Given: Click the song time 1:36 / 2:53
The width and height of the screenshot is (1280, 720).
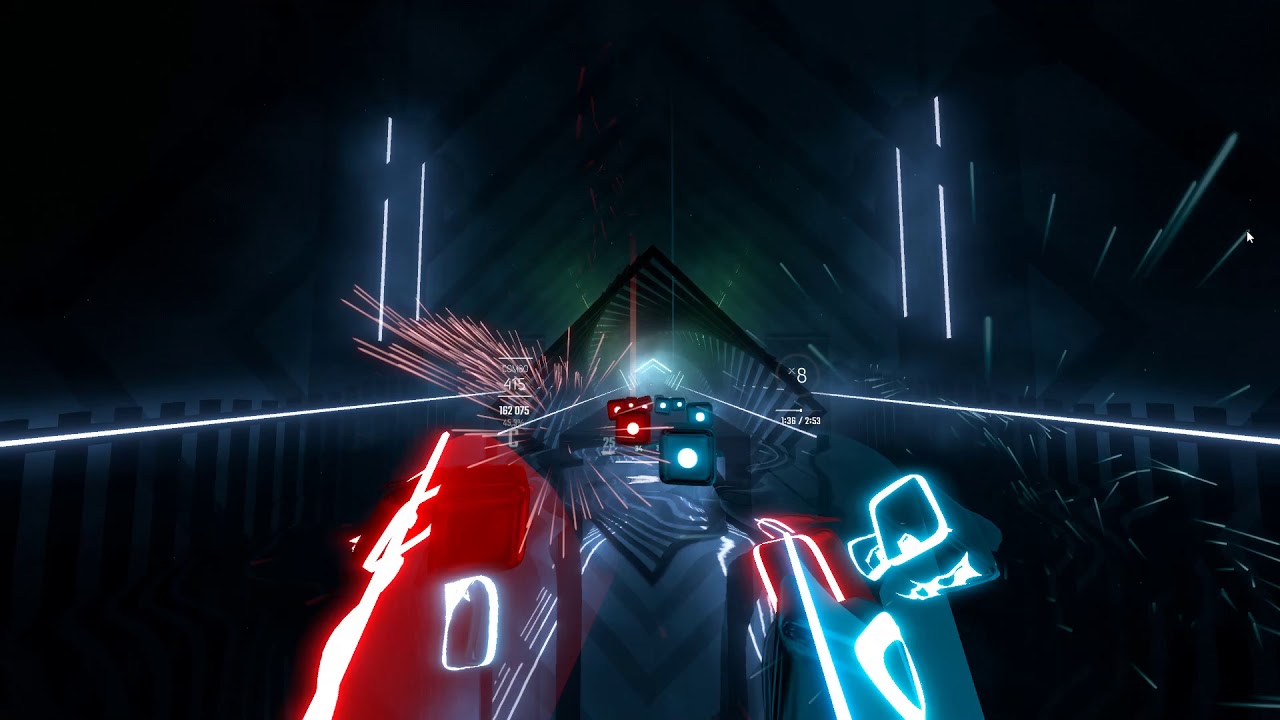Looking at the screenshot, I should pos(800,420).
